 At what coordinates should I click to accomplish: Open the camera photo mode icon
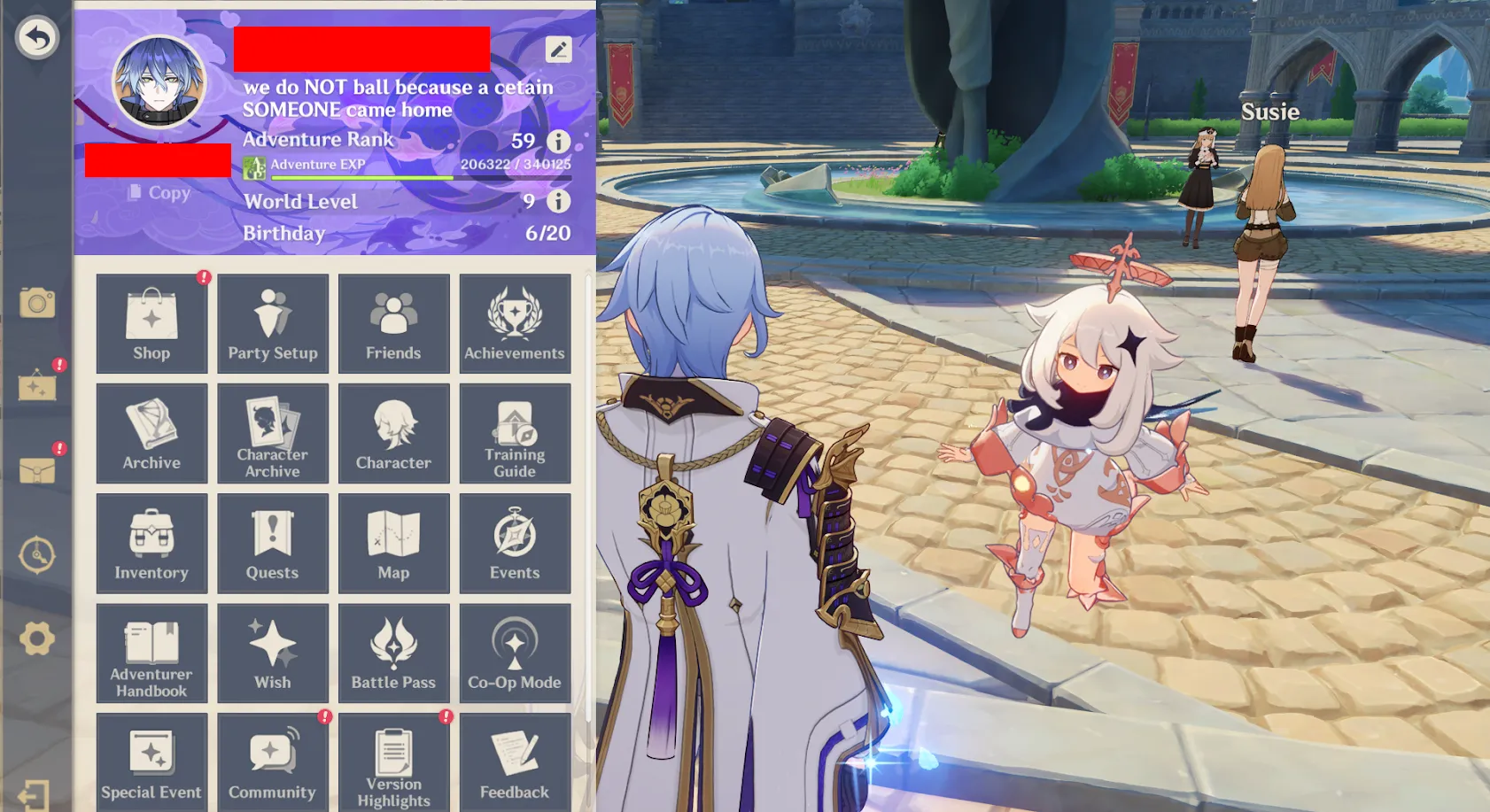(37, 304)
